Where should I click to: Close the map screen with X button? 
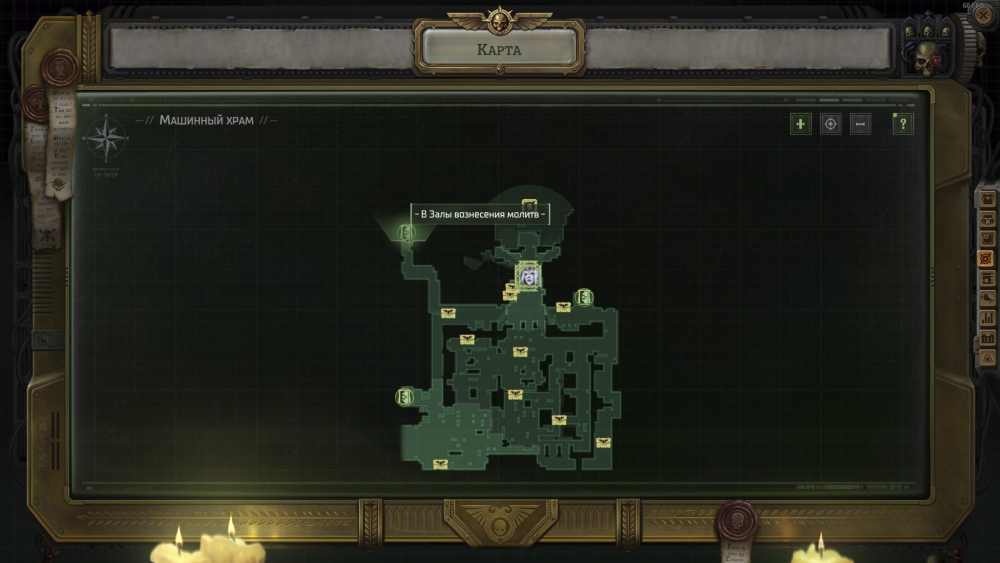[x=985, y=16]
